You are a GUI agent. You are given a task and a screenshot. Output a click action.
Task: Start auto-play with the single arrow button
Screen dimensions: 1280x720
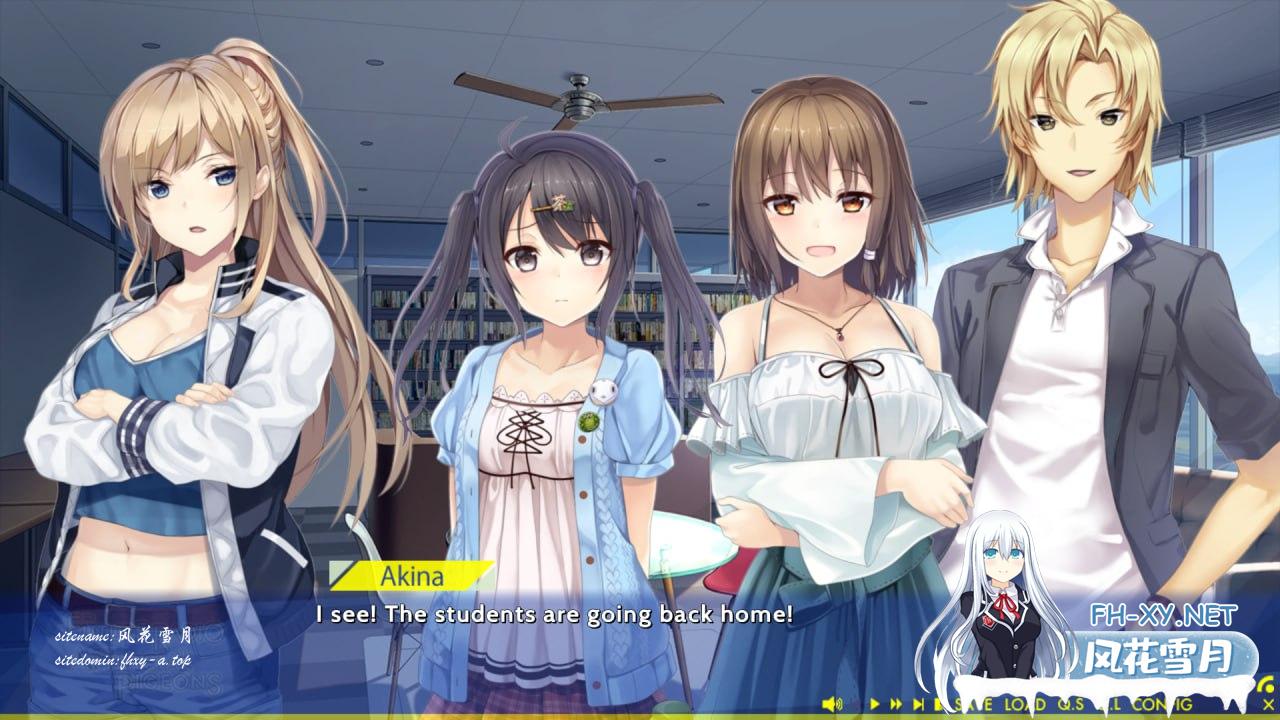[875, 704]
